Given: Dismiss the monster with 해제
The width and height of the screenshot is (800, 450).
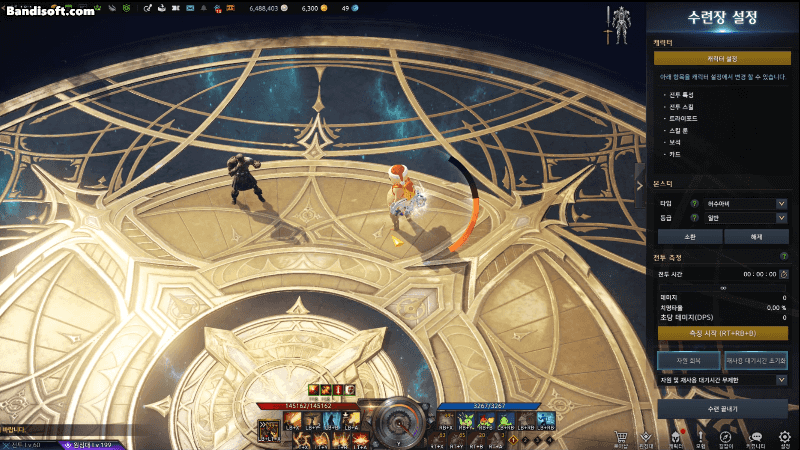Looking at the screenshot, I should pos(756,238).
